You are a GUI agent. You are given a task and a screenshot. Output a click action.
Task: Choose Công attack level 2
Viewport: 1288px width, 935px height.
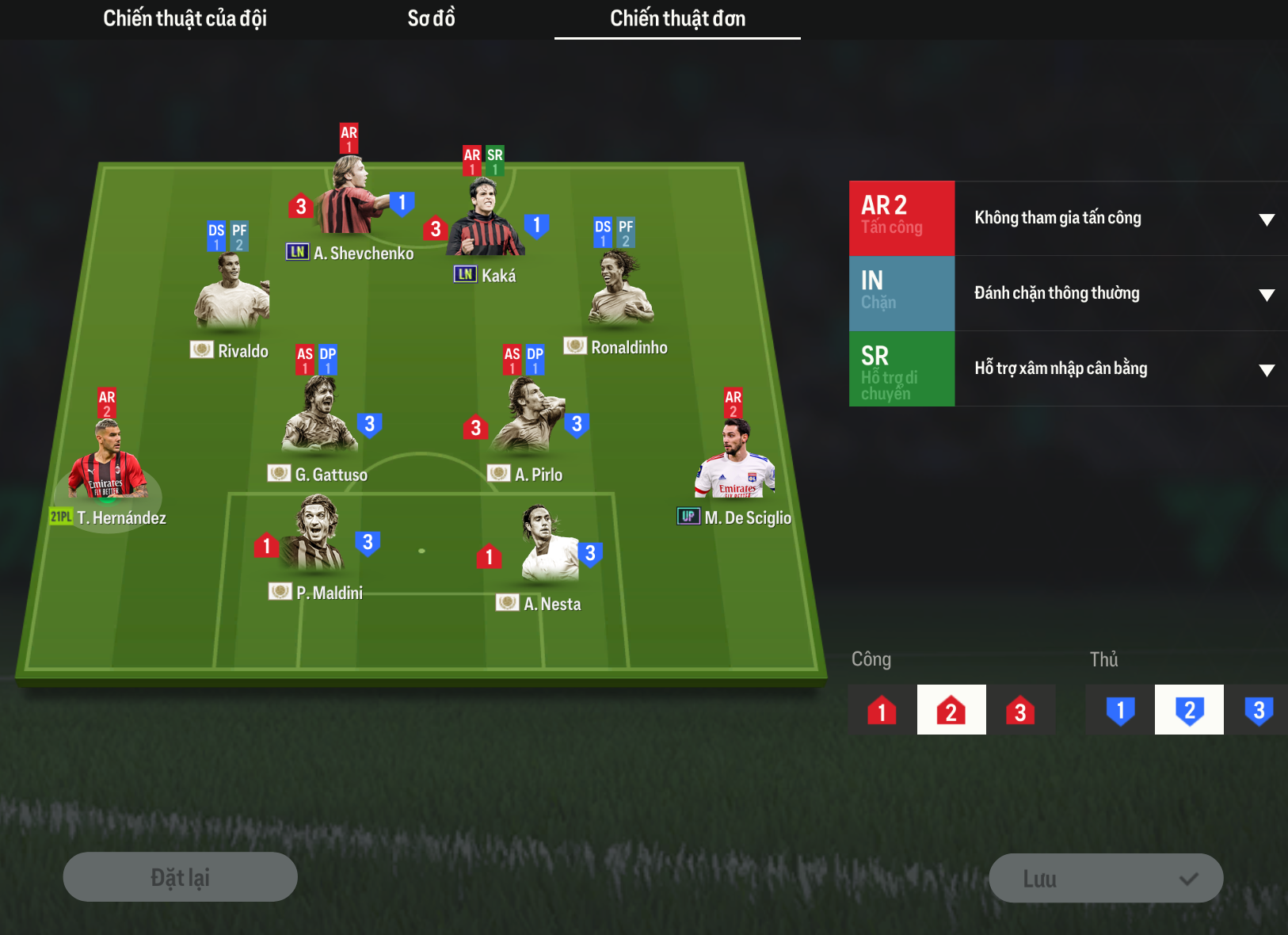(951, 710)
